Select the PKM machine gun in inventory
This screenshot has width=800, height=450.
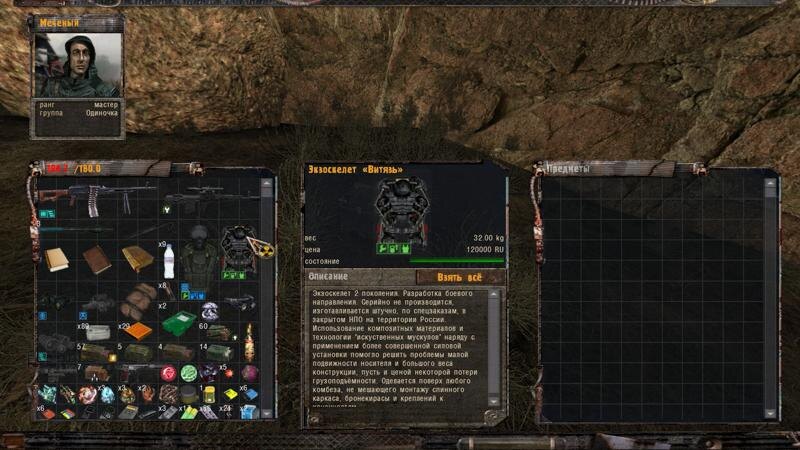pos(96,198)
